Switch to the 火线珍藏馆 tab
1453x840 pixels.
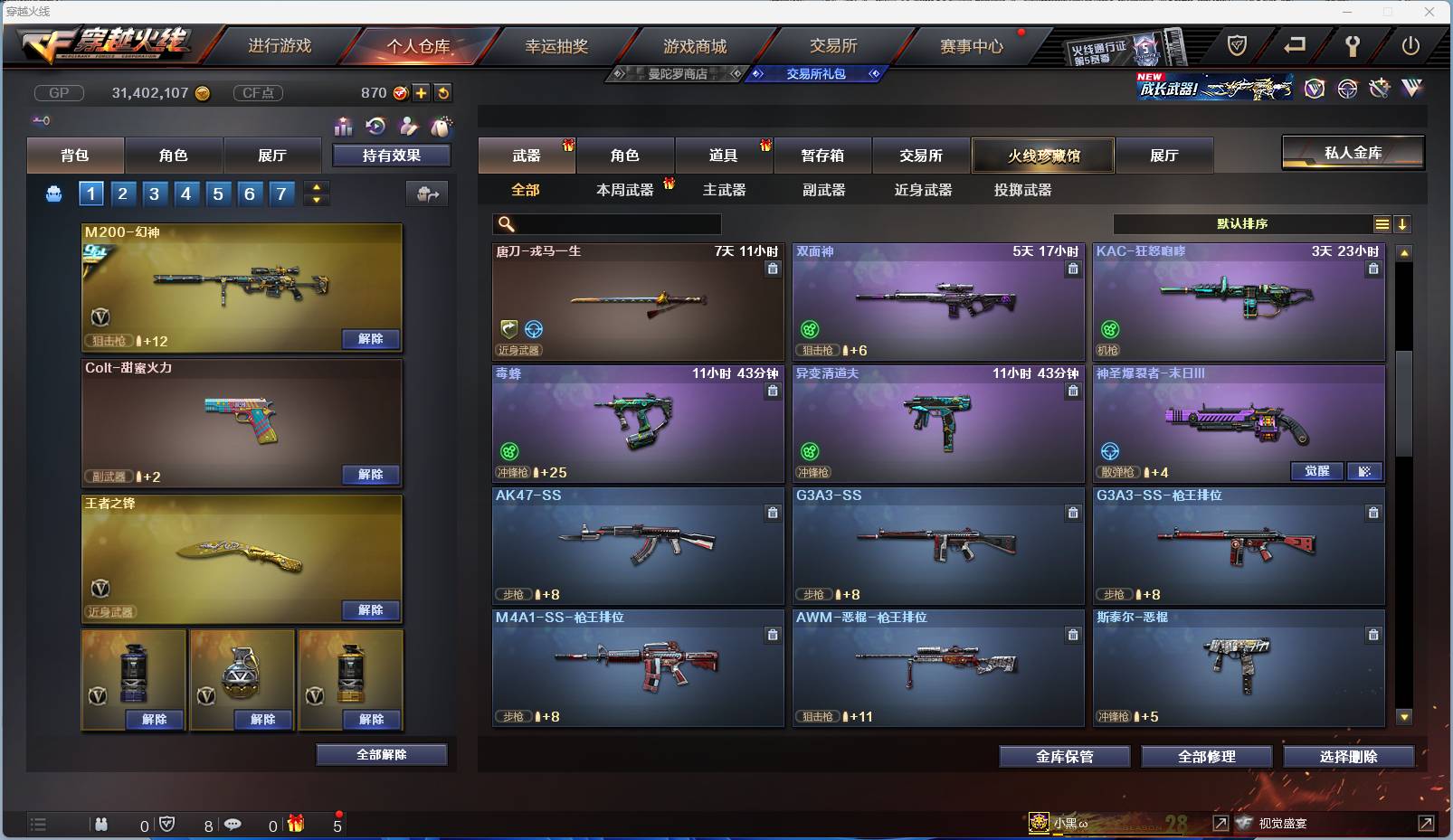click(x=1042, y=155)
